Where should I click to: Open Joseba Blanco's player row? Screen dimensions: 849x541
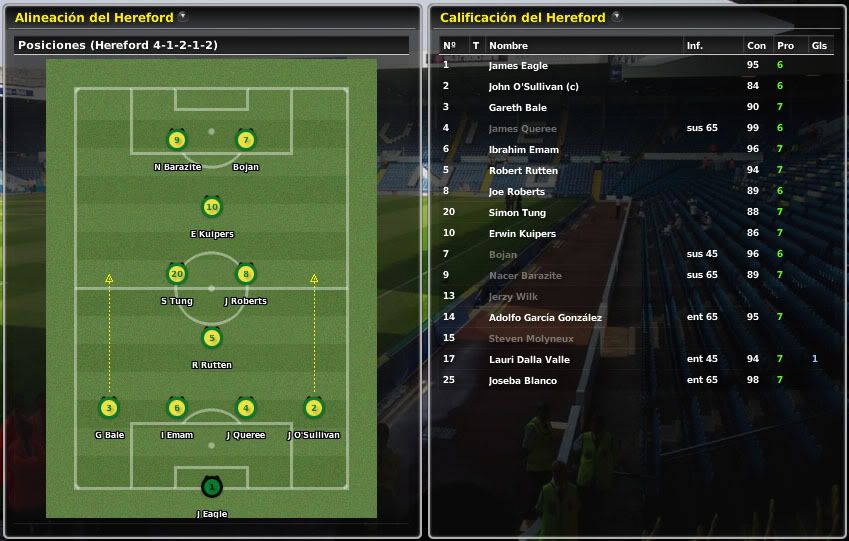point(522,380)
